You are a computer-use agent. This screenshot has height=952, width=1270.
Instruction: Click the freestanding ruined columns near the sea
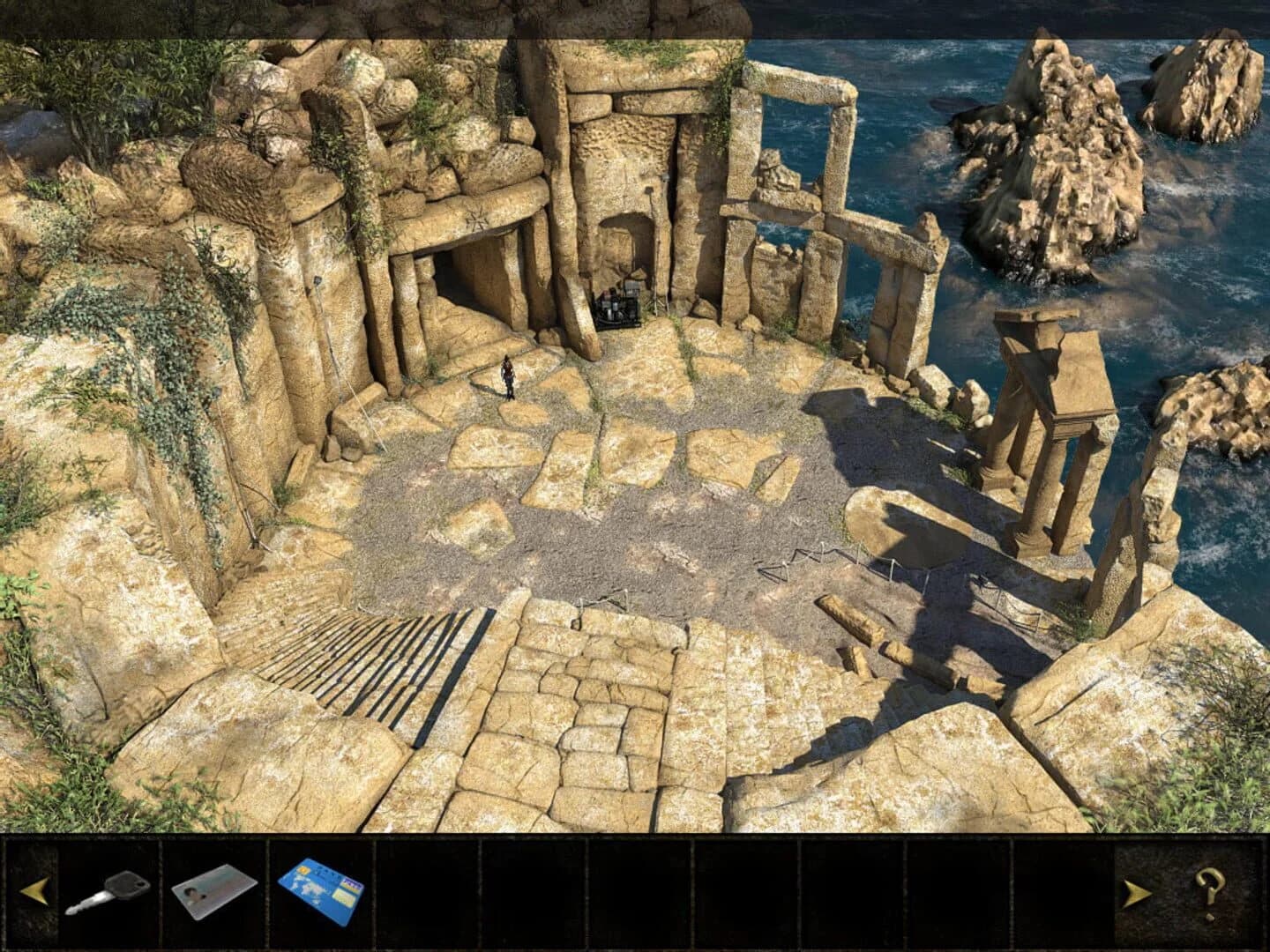[1045, 414]
